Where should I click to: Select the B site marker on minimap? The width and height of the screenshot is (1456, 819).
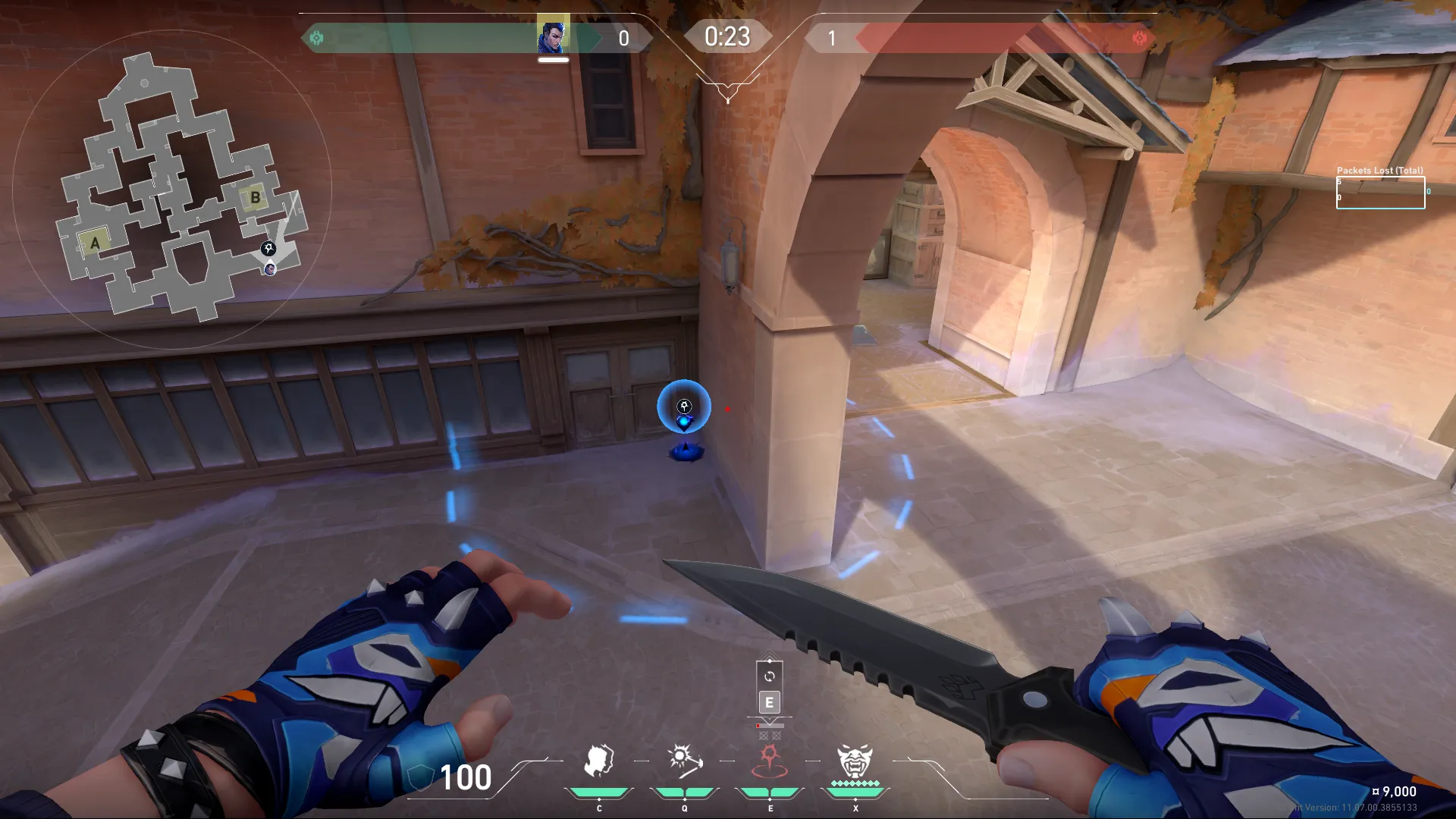(255, 198)
